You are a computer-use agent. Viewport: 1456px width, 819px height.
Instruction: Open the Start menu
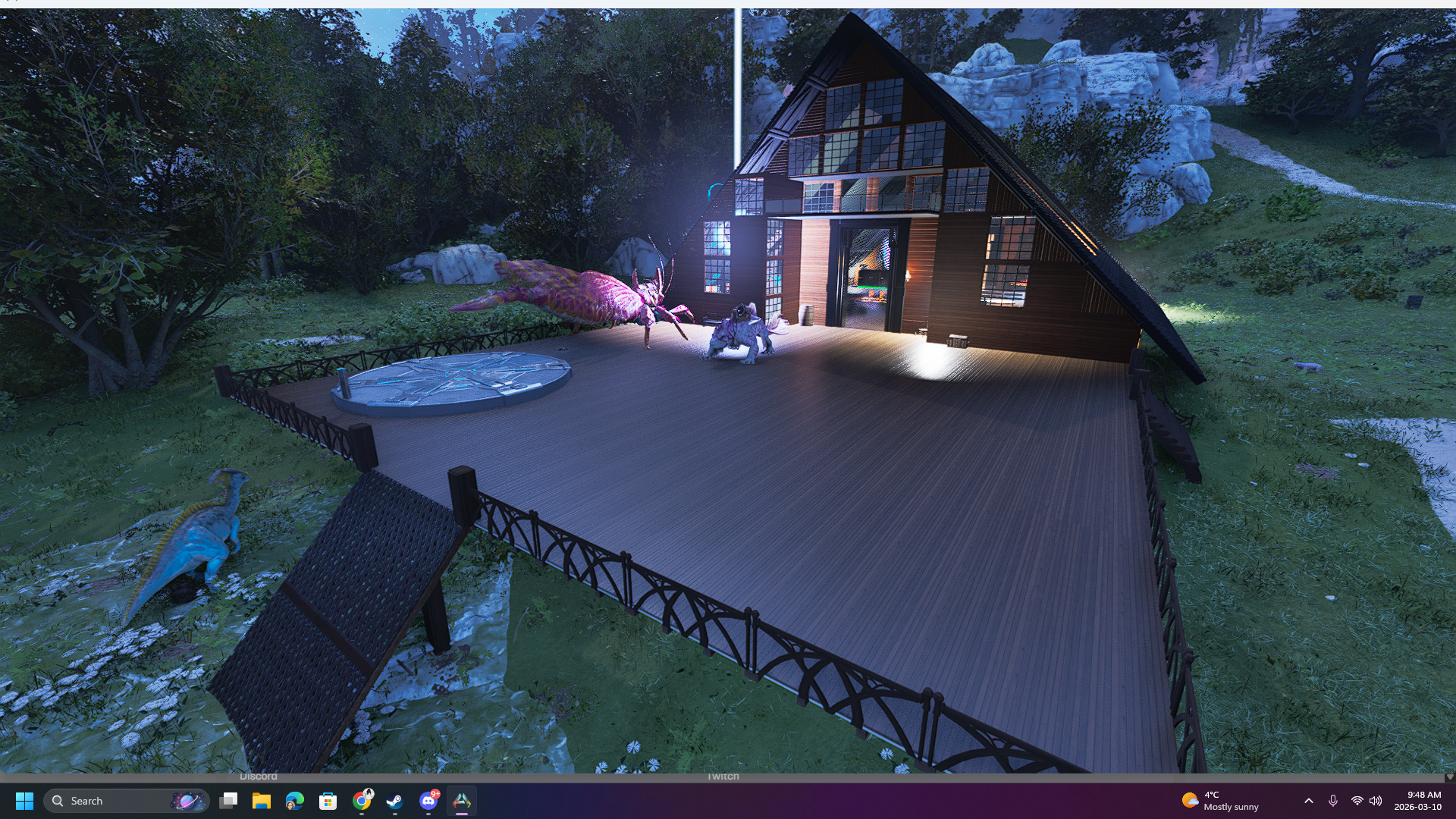pos(25,801)
